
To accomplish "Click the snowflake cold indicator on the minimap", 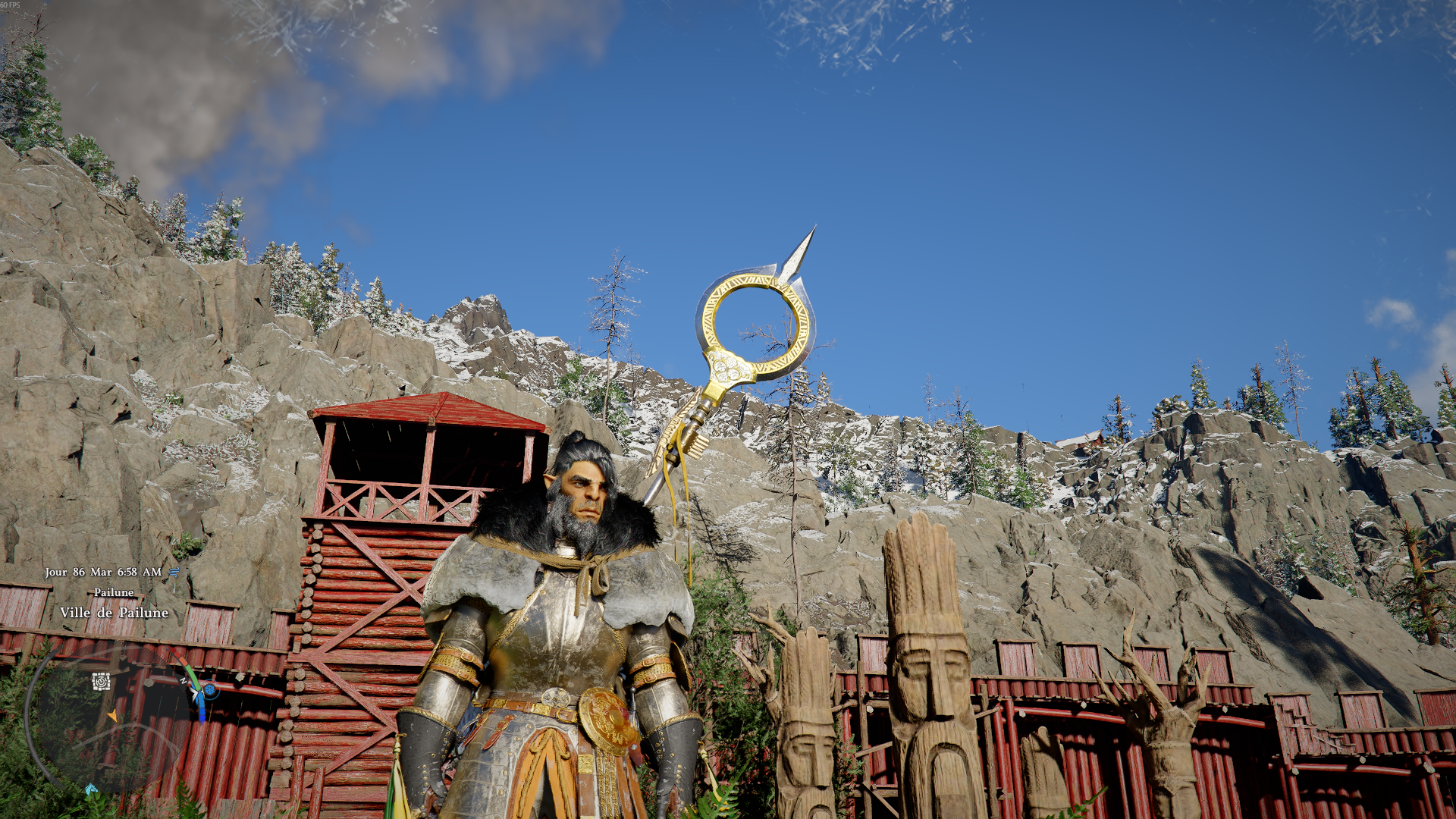I will point(210,691).
